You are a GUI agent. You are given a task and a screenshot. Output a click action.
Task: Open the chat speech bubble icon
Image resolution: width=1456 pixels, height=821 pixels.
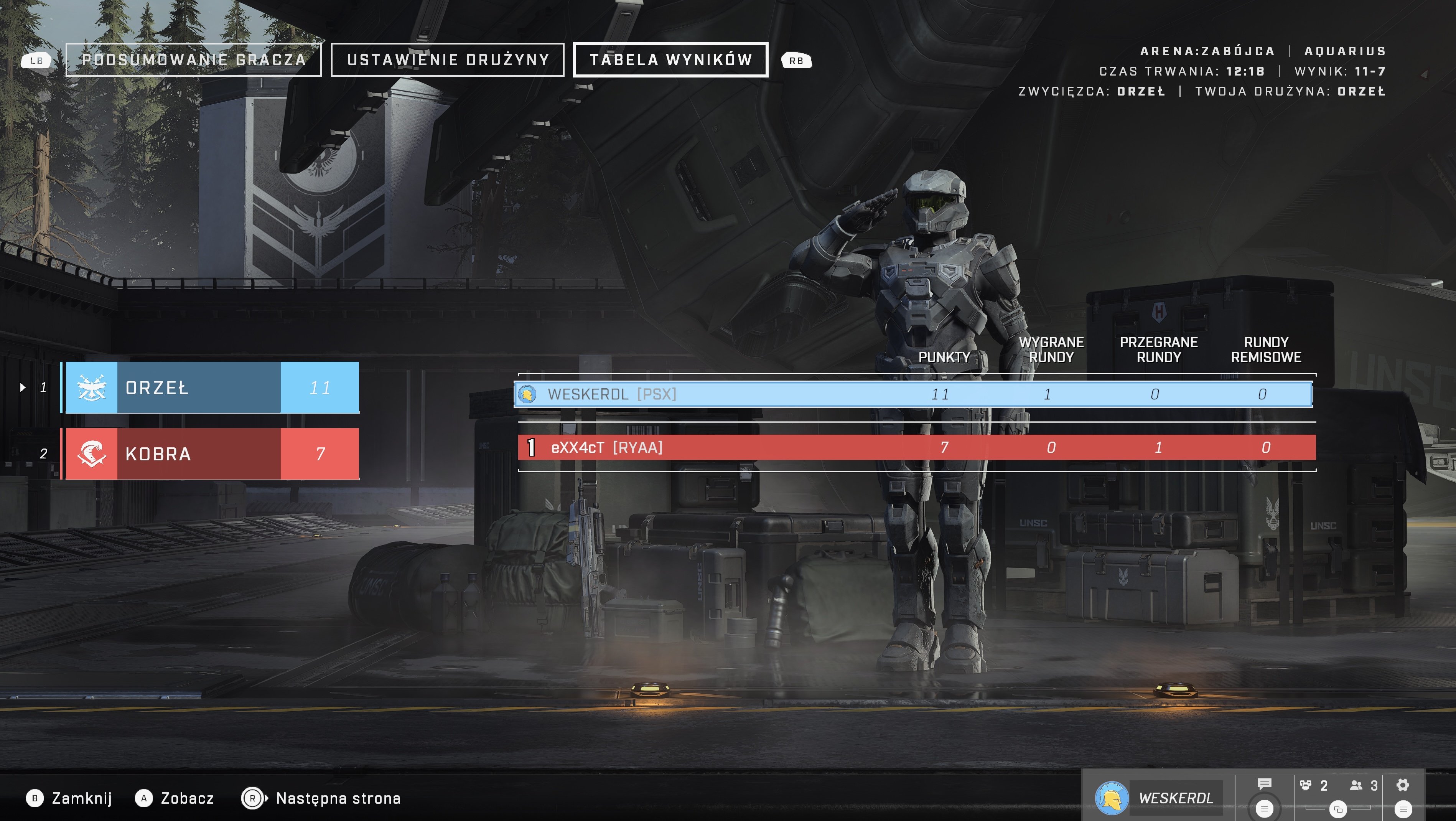pyautogui.click(x=1264, y=784)
